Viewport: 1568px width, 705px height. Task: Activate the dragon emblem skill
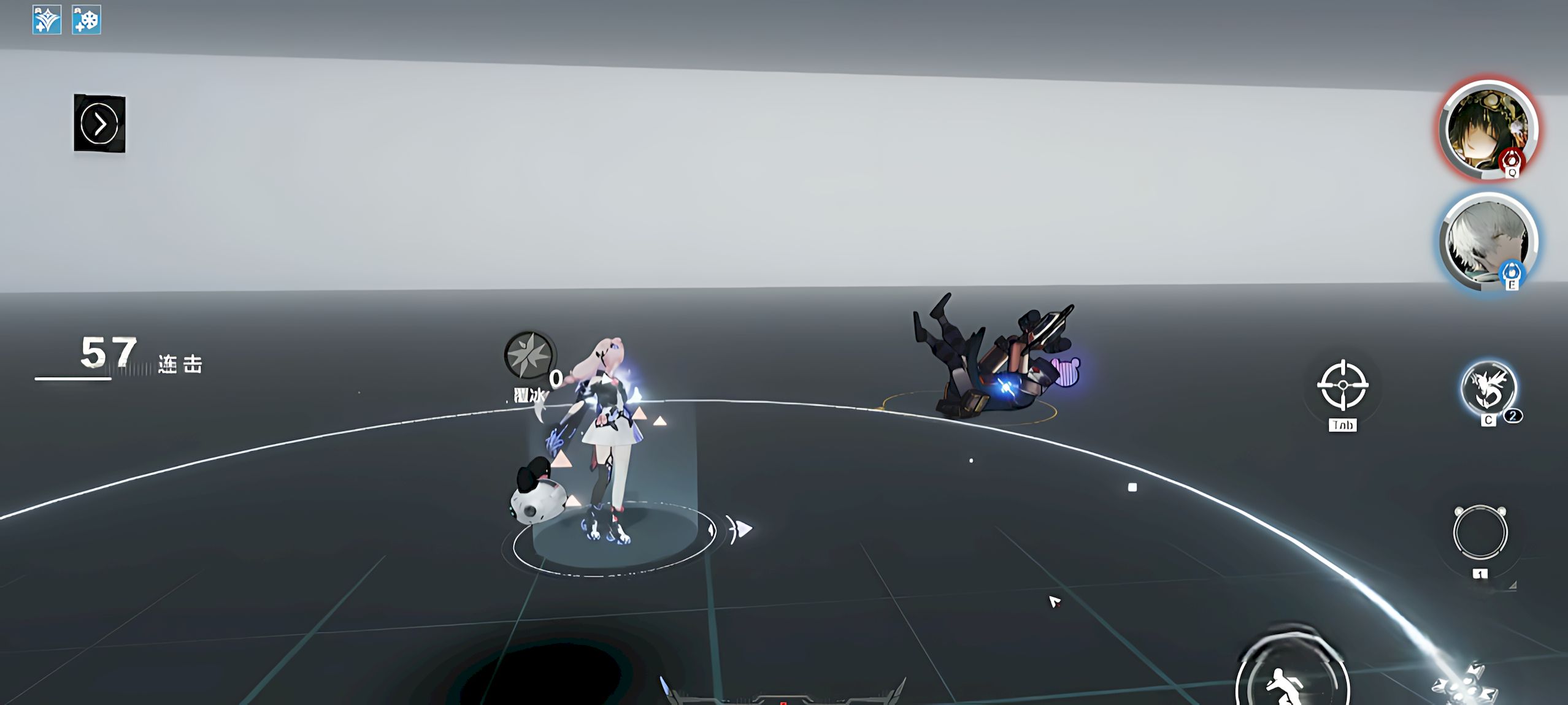point(1488,389)
